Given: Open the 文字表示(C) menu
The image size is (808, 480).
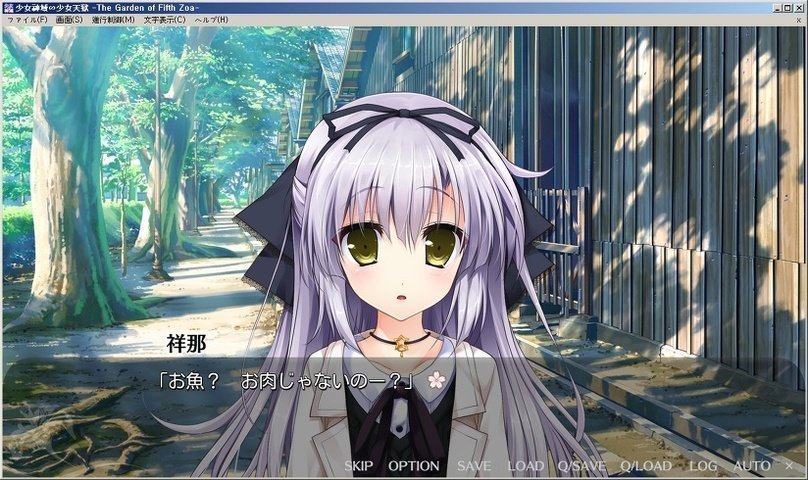Looking at the screenshot, I should [164, 20].
